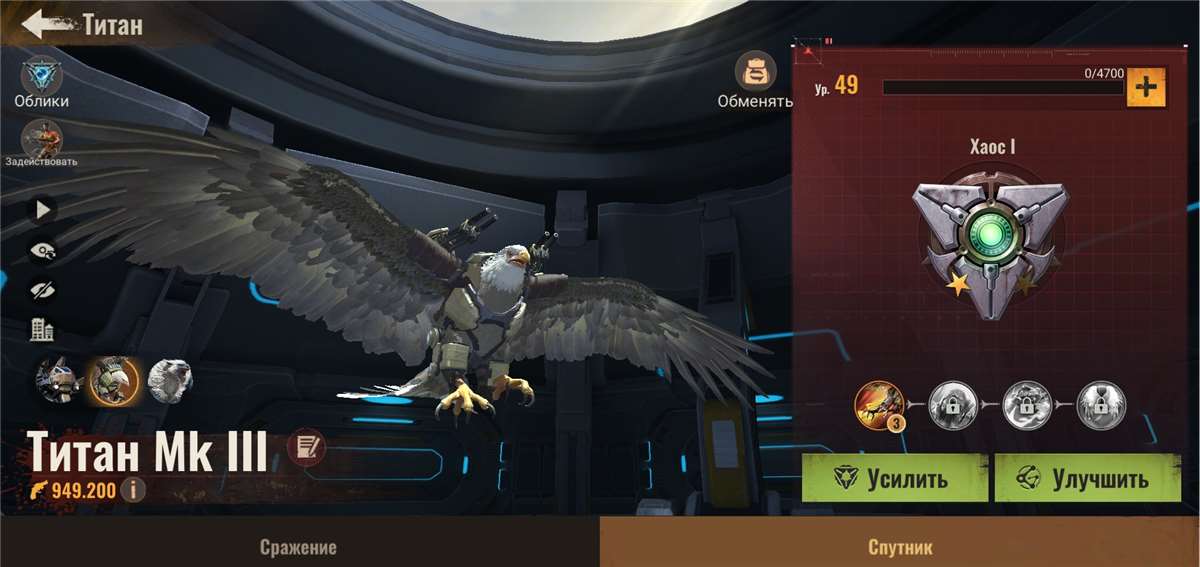The height and width of the screenshot is (567, 1200).
Task: Choose the green Улучшить button
Action: point(1087,478)
